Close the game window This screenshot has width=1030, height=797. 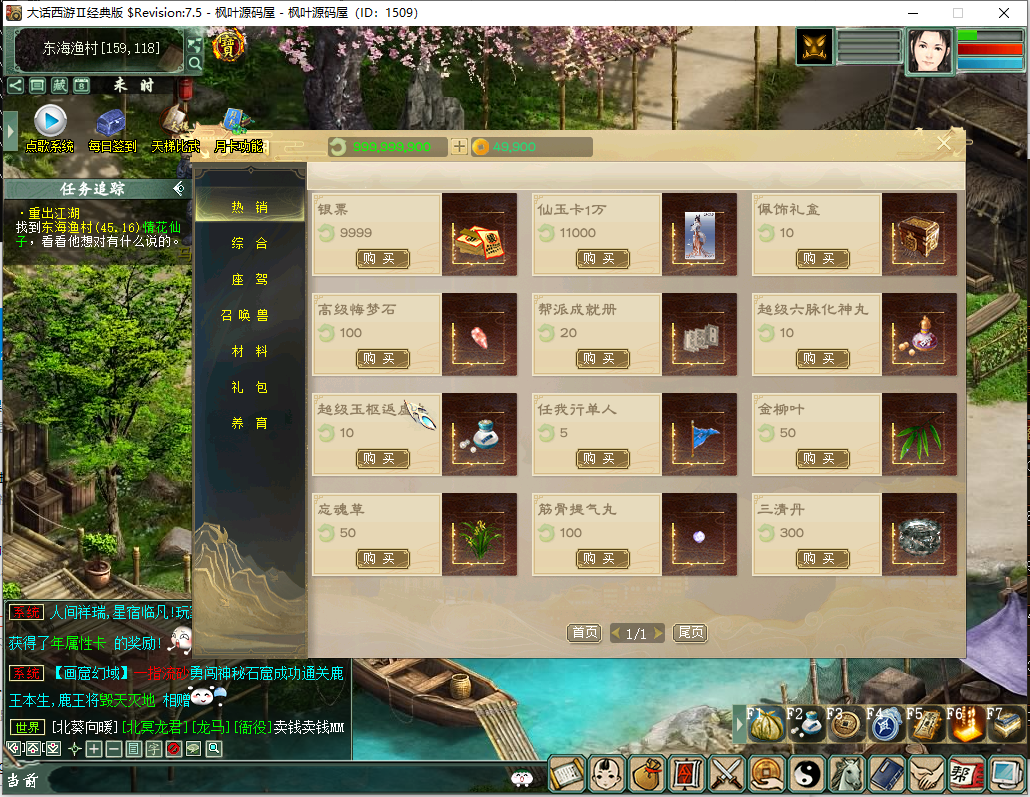[1003, 13]
